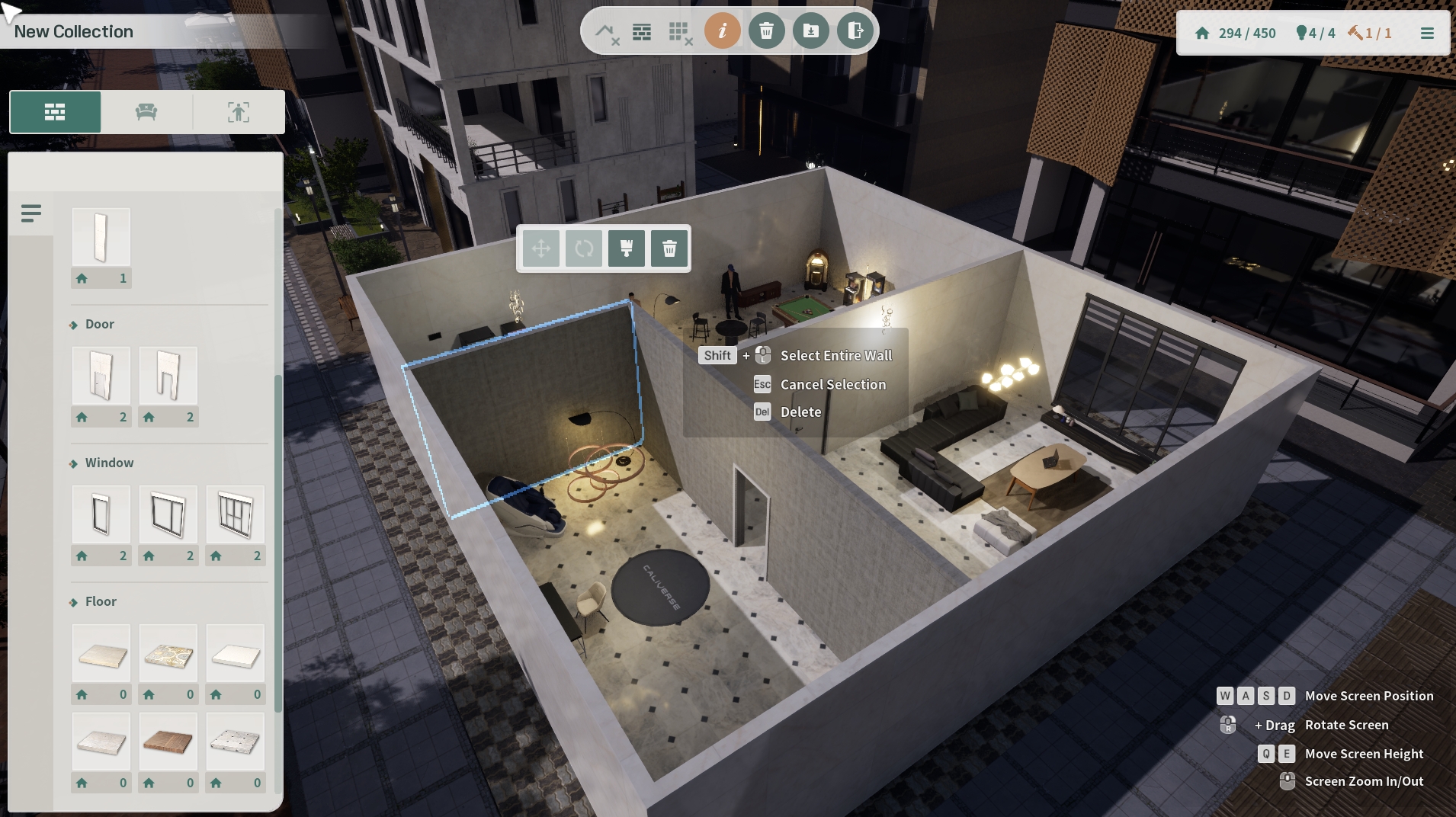Choose the brown wooden floor tile

pyautogui.click(x=168, y=742)
